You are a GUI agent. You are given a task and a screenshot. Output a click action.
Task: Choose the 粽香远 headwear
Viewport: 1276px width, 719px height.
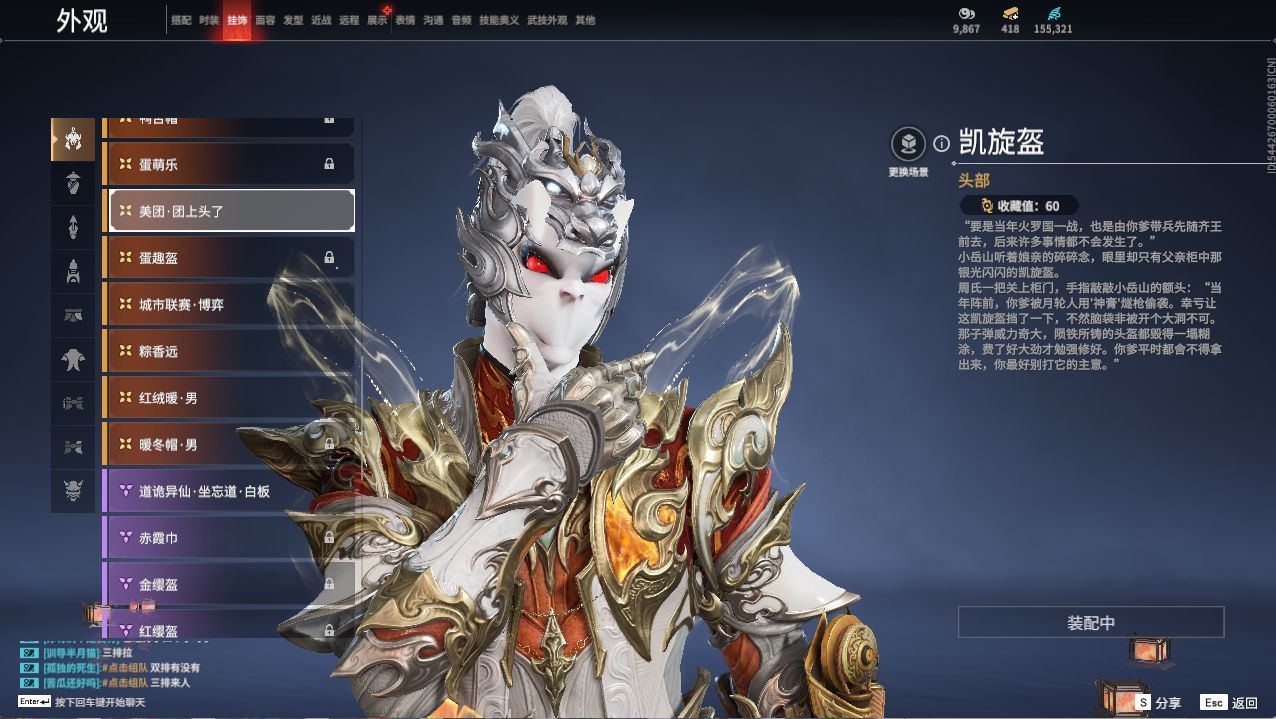click(229, 351)
